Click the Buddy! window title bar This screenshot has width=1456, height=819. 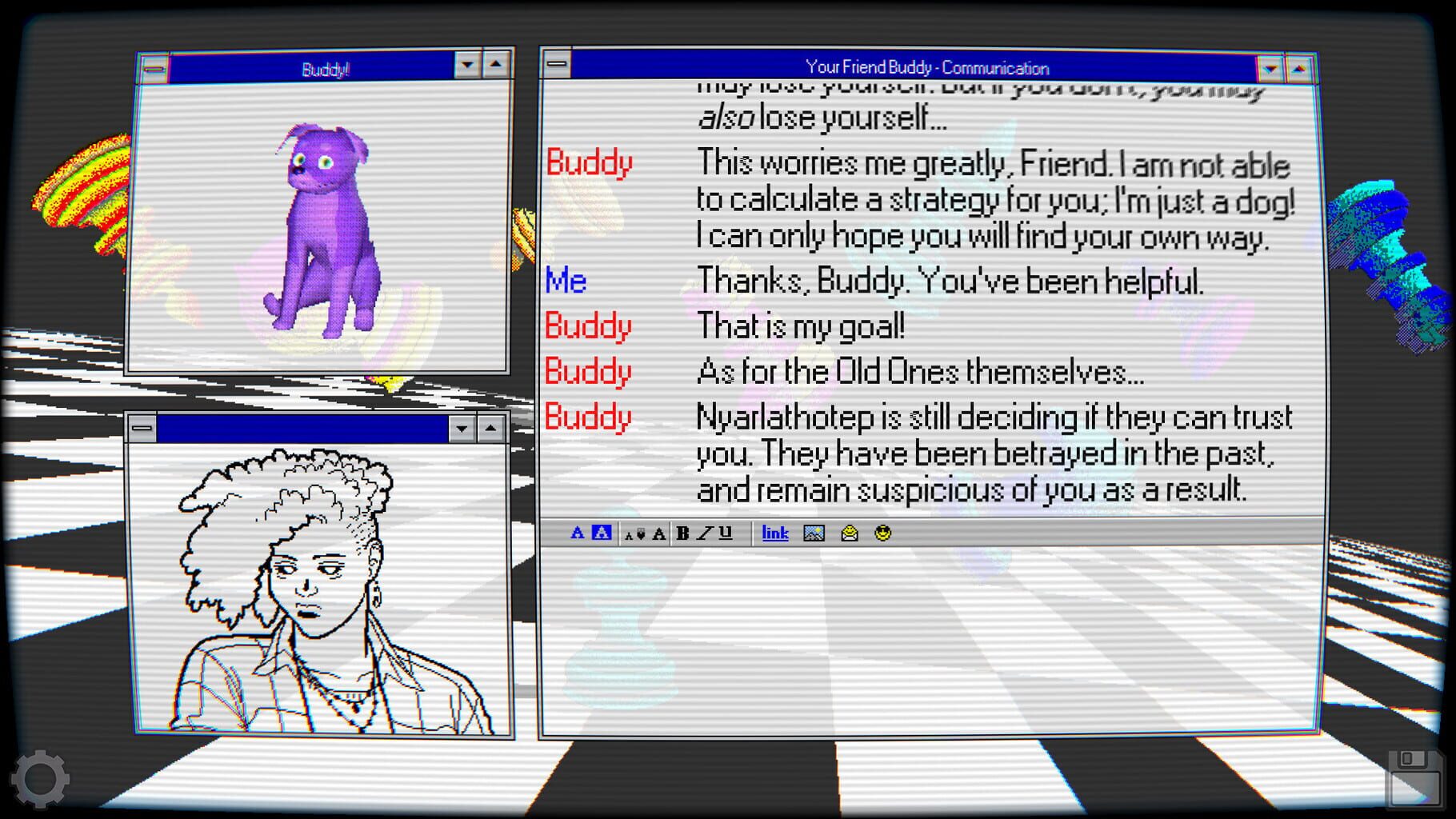tap(324, 69)
